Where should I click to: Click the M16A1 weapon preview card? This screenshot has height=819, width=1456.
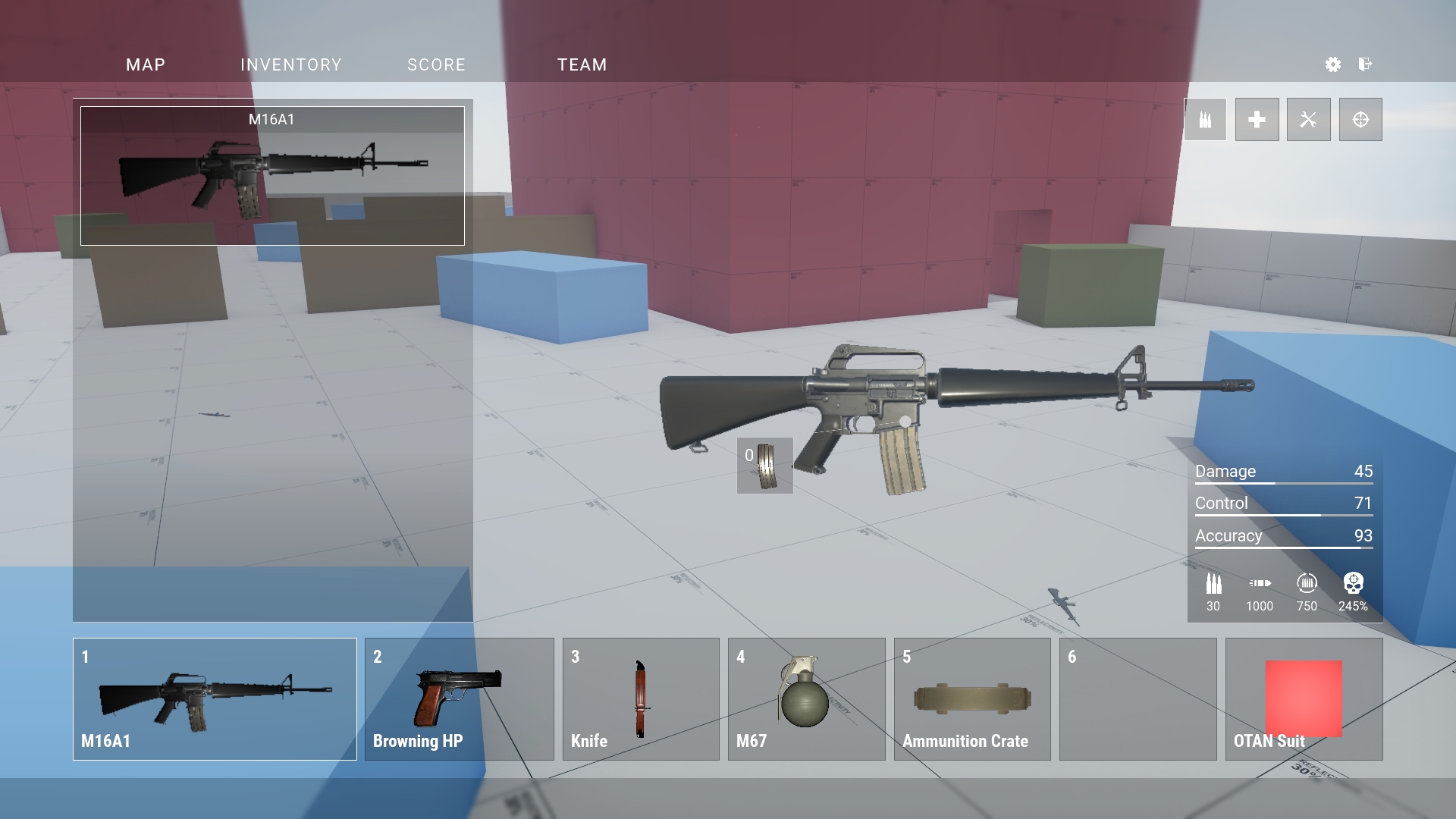pos(272,176)
